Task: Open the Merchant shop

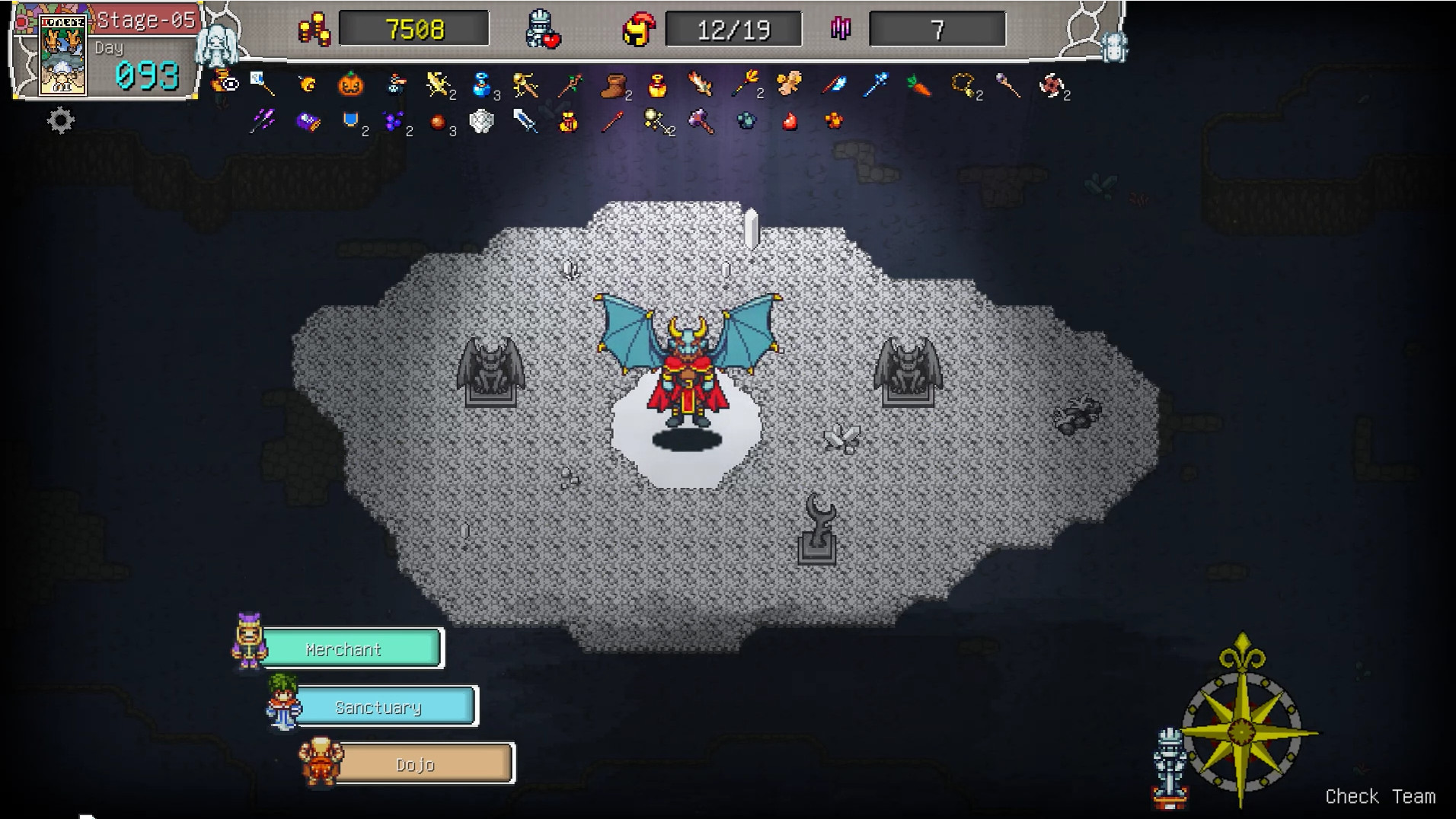Action: coord(350,649)
